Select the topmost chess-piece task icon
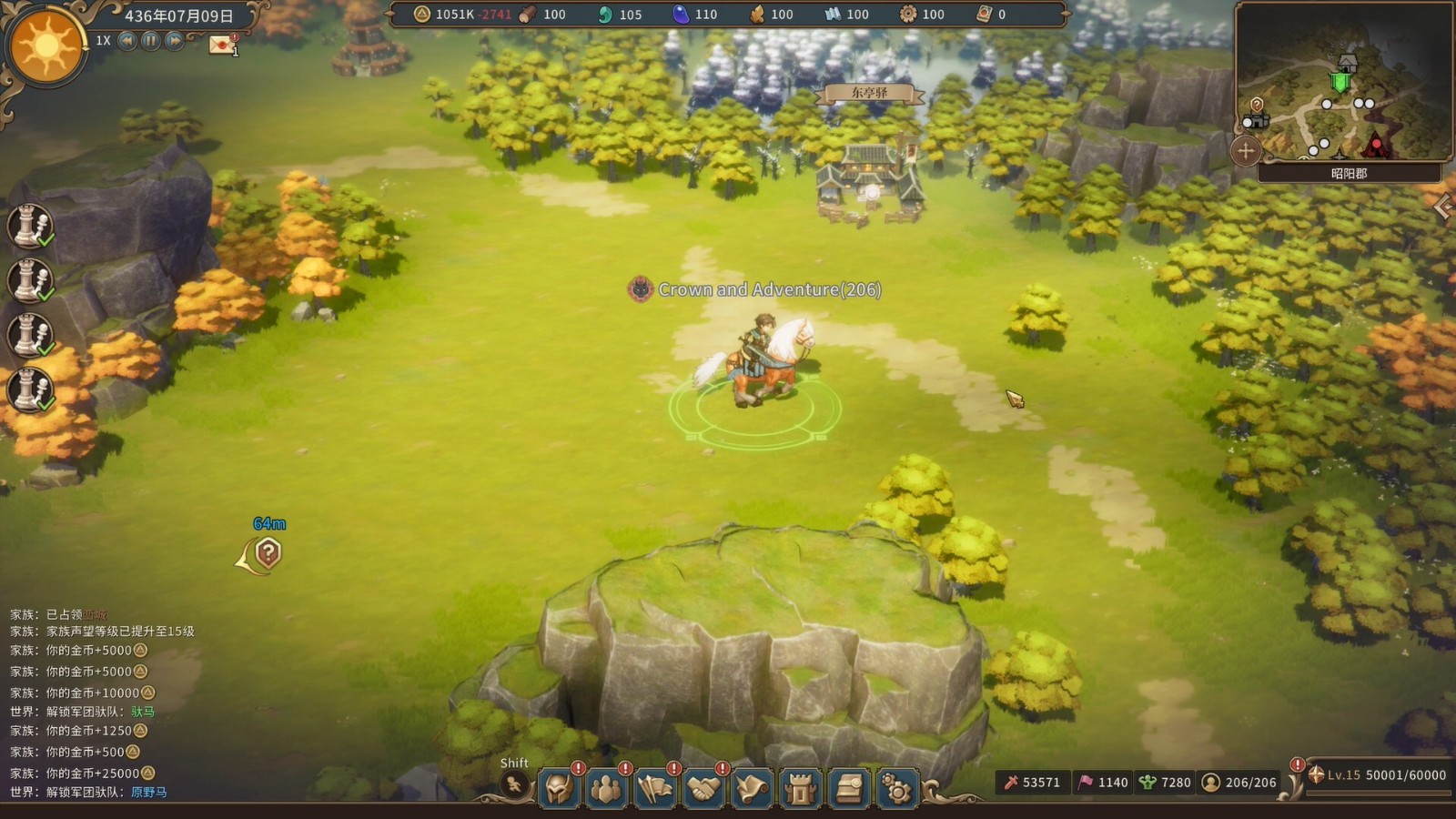 (30, 226)
